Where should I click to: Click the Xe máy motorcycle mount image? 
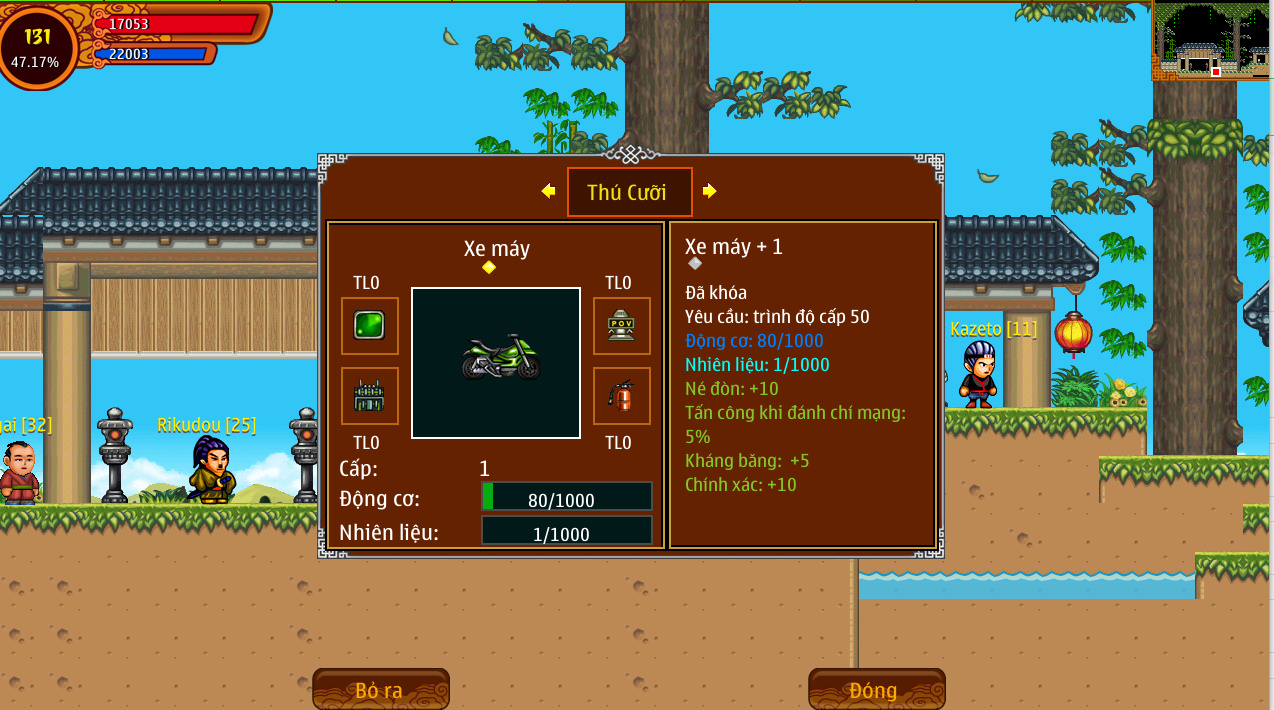point(496,362)
